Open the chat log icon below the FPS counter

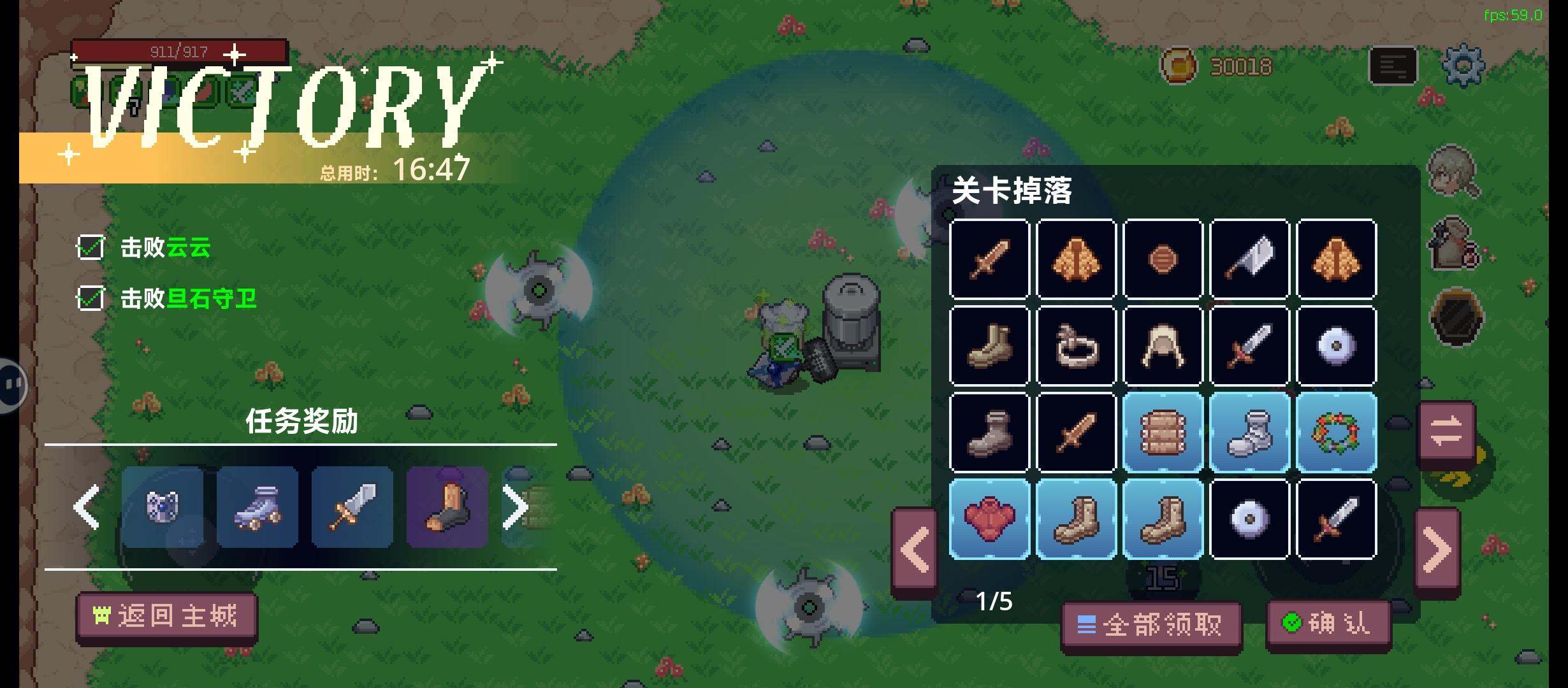pyautogui.click(x=1393, y=66)
